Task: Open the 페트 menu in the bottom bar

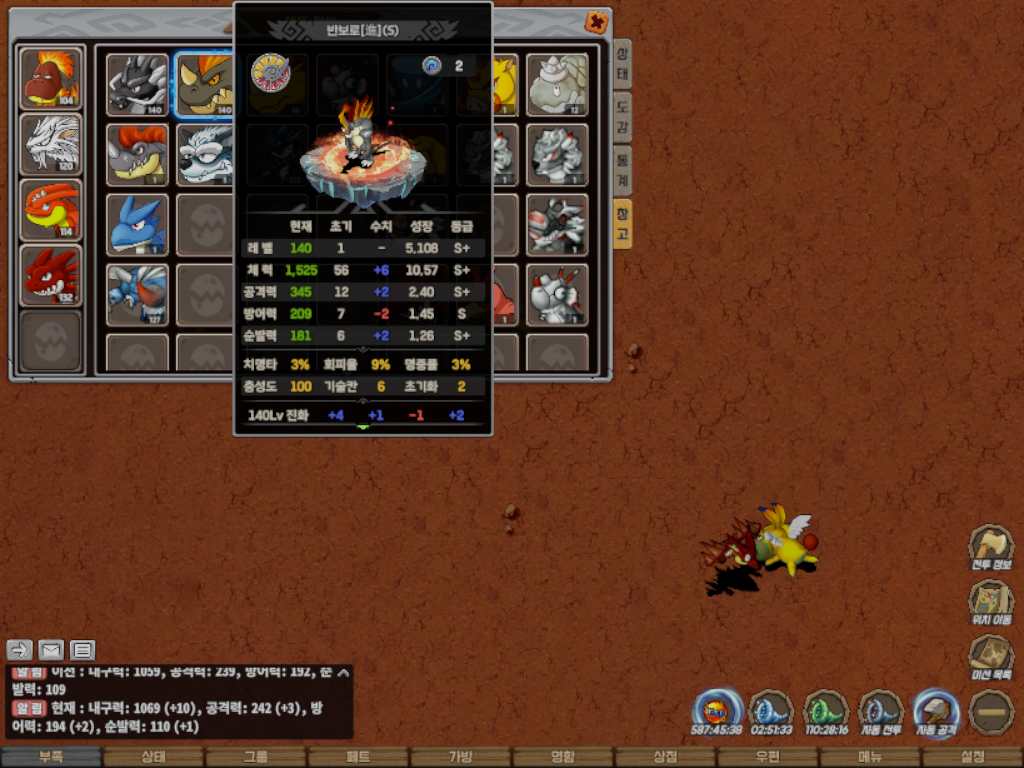Action: click(358, 757)
